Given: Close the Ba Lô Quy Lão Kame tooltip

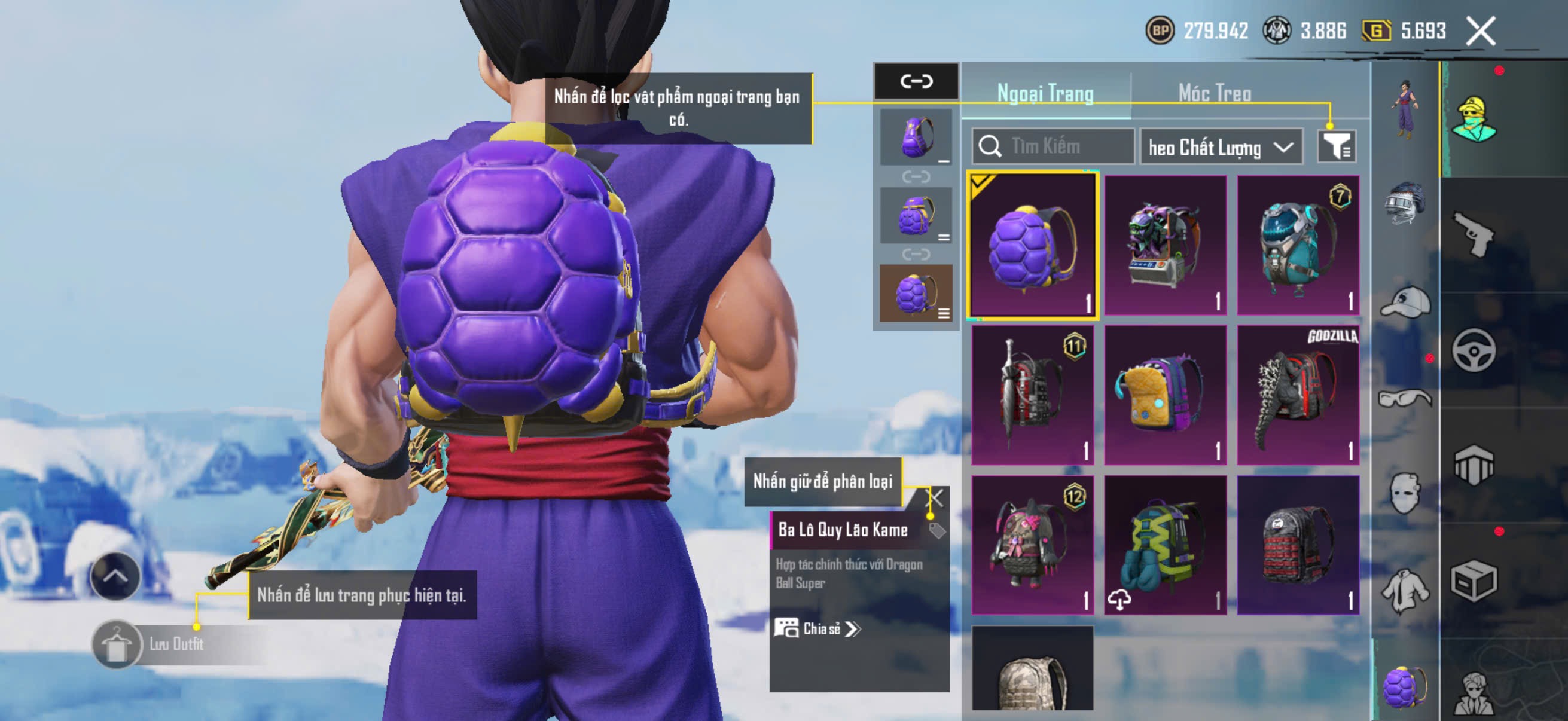Looking at the screenshot, I should [x=934, y=499].
